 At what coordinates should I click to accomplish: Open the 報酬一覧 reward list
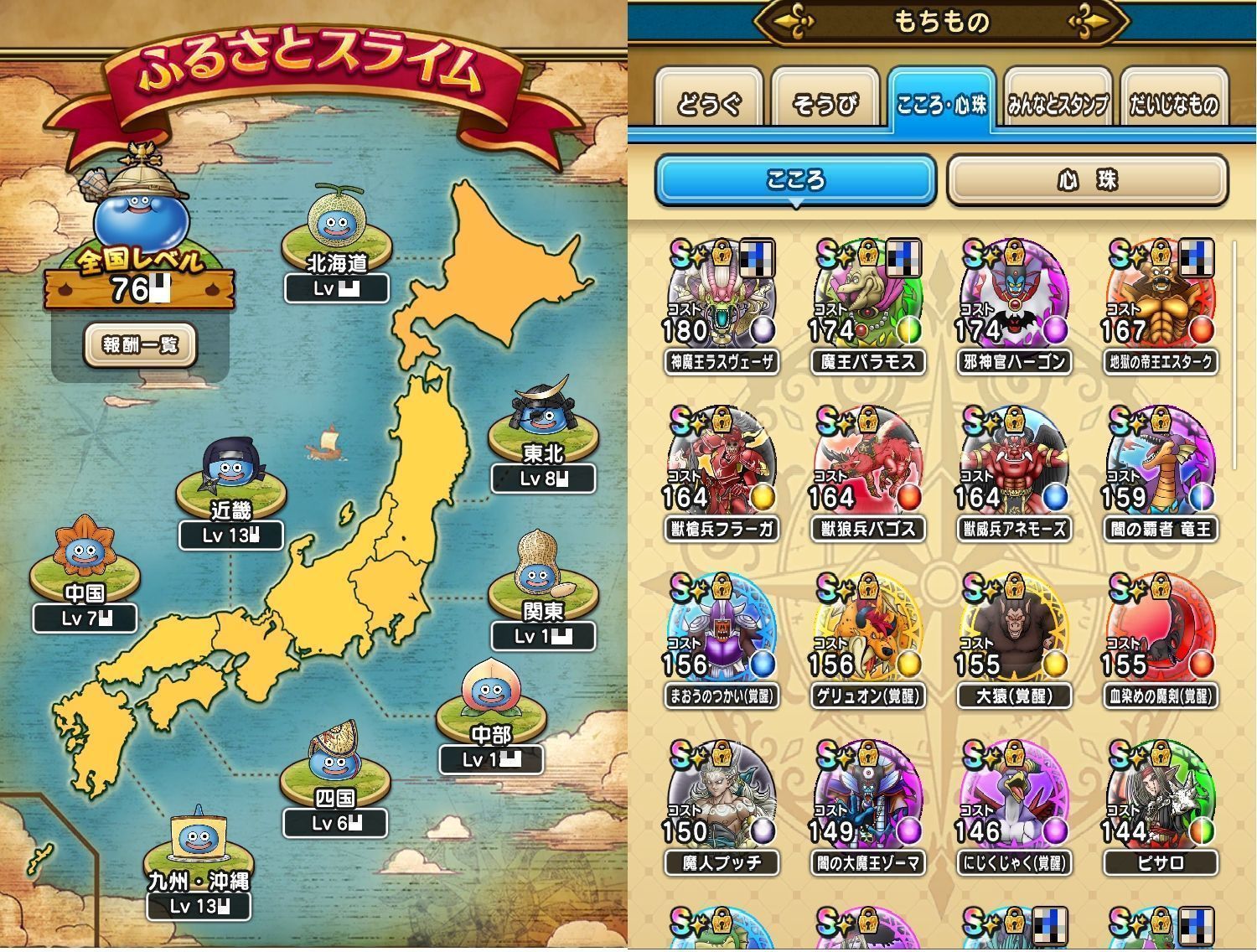pyautogui.click(x=140, y=344)
